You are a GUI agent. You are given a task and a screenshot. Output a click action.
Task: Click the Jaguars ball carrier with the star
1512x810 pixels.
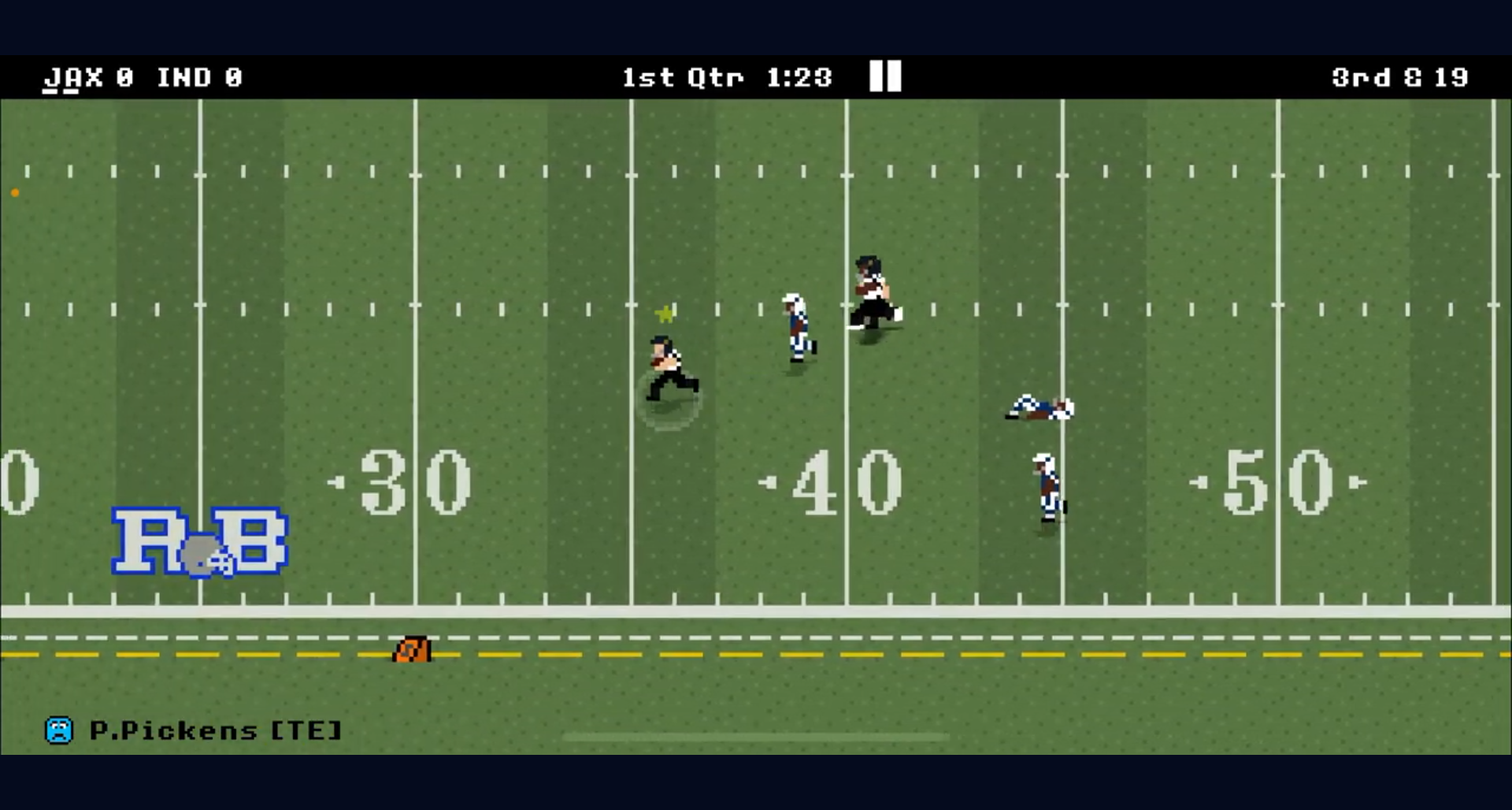point(671,370)
